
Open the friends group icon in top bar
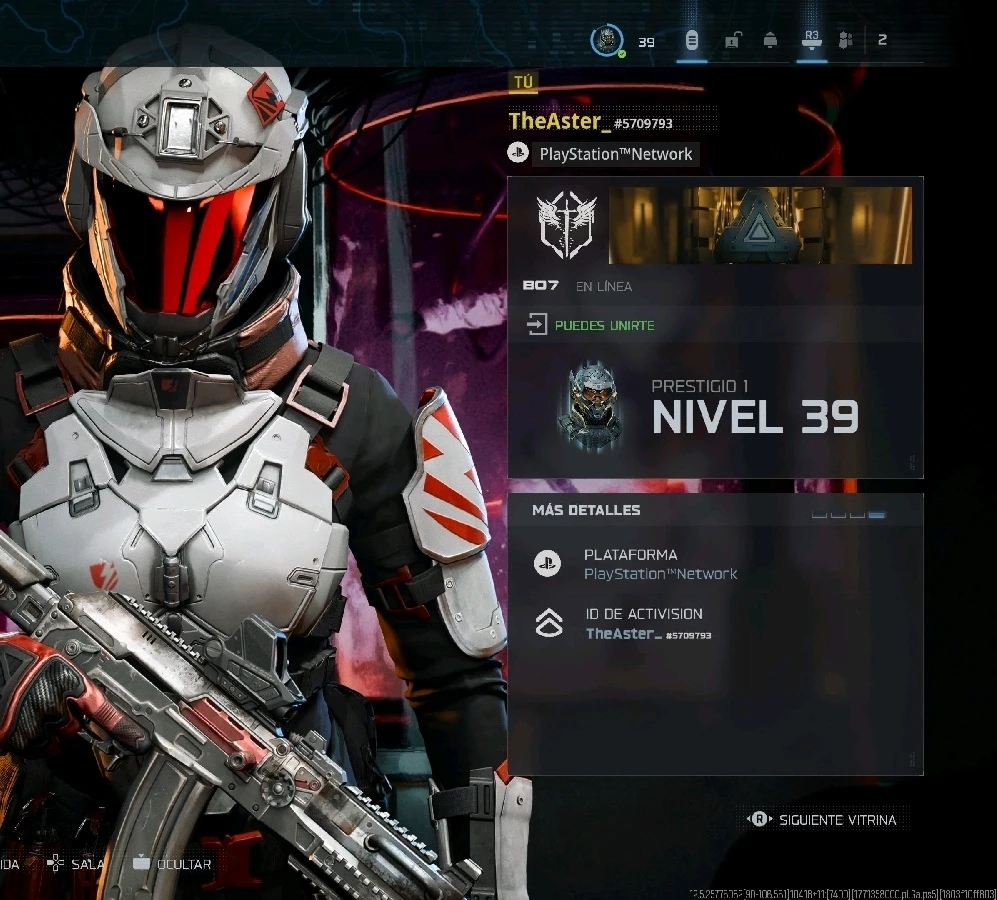tap(846, 41)
